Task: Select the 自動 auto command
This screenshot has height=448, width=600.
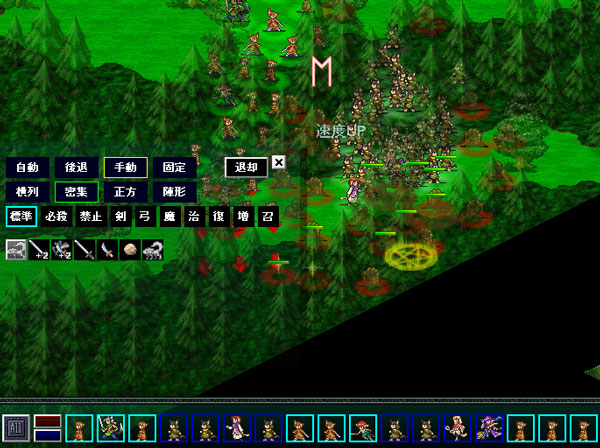Action: (27, 167)
